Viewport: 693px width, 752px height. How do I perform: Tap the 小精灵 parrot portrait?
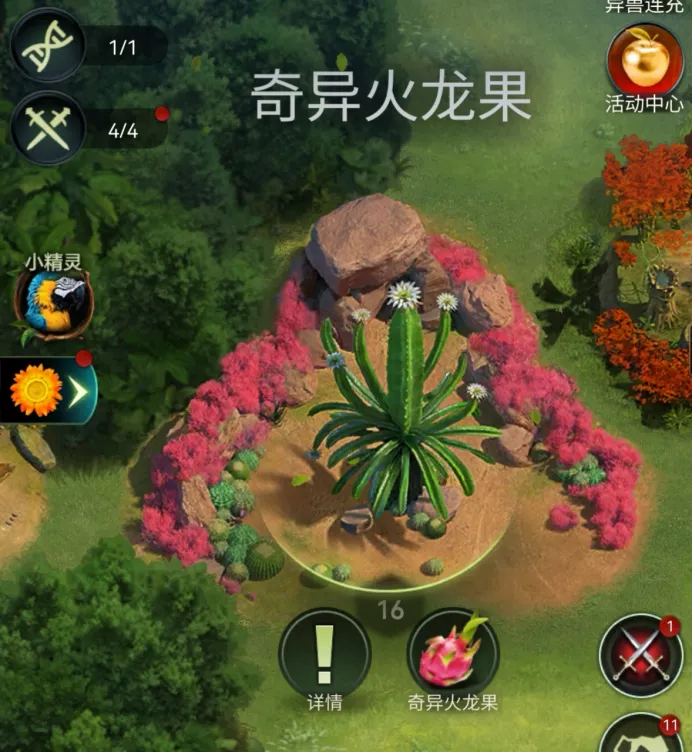[x=53, y=304]
